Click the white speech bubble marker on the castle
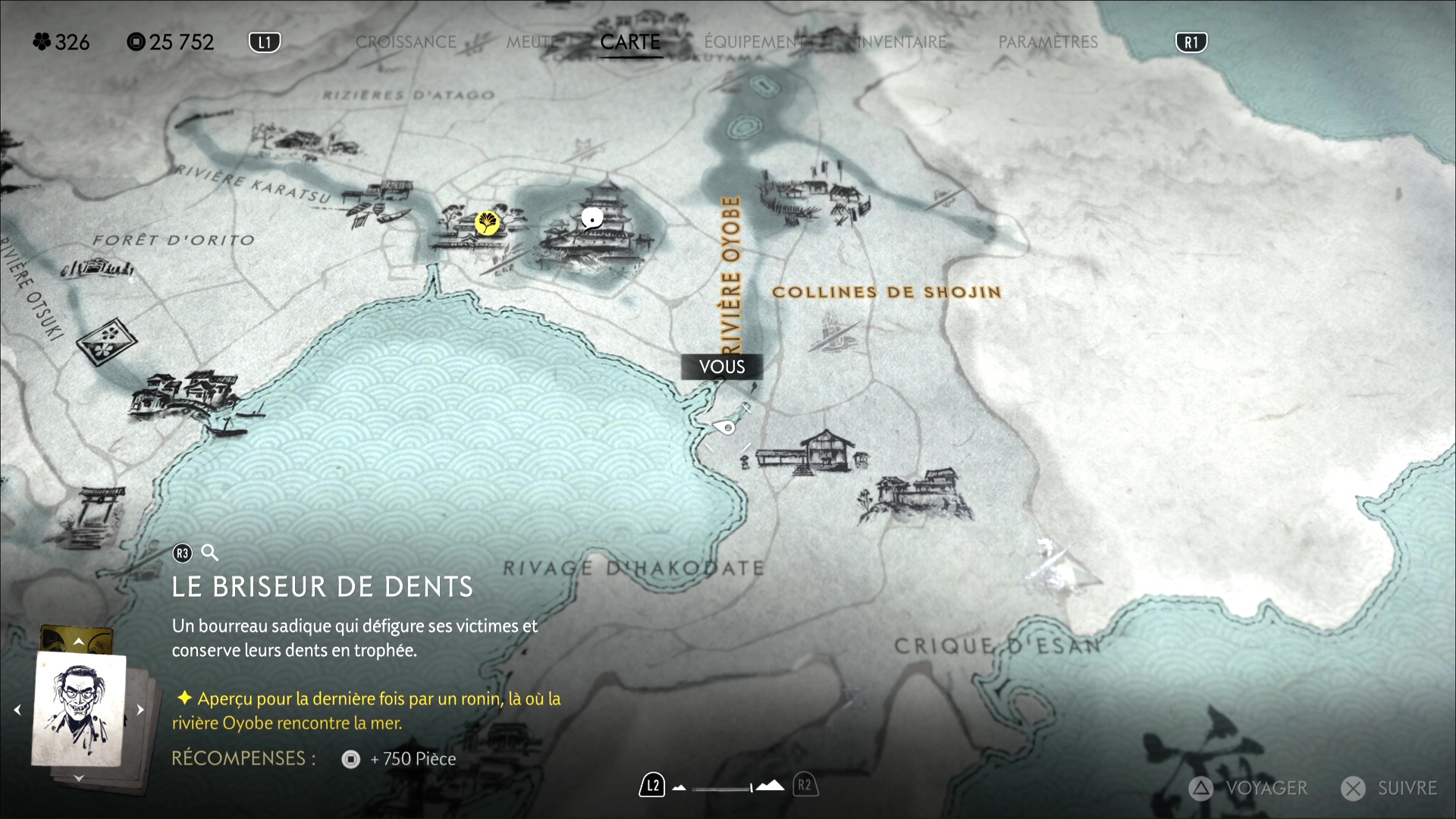 591,219
